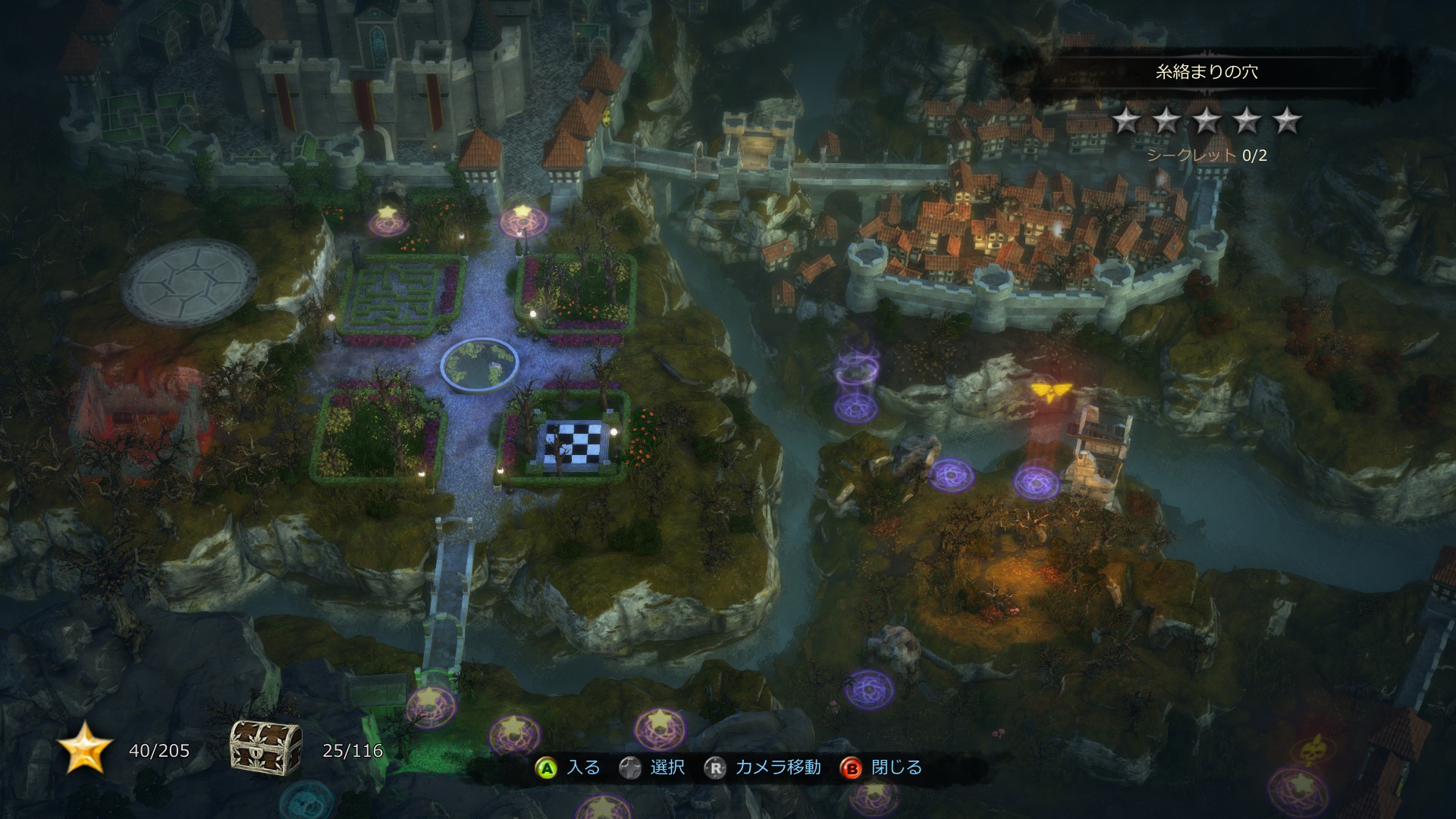Choose the level node beneath the golden skull marker

coord(1300,787)
